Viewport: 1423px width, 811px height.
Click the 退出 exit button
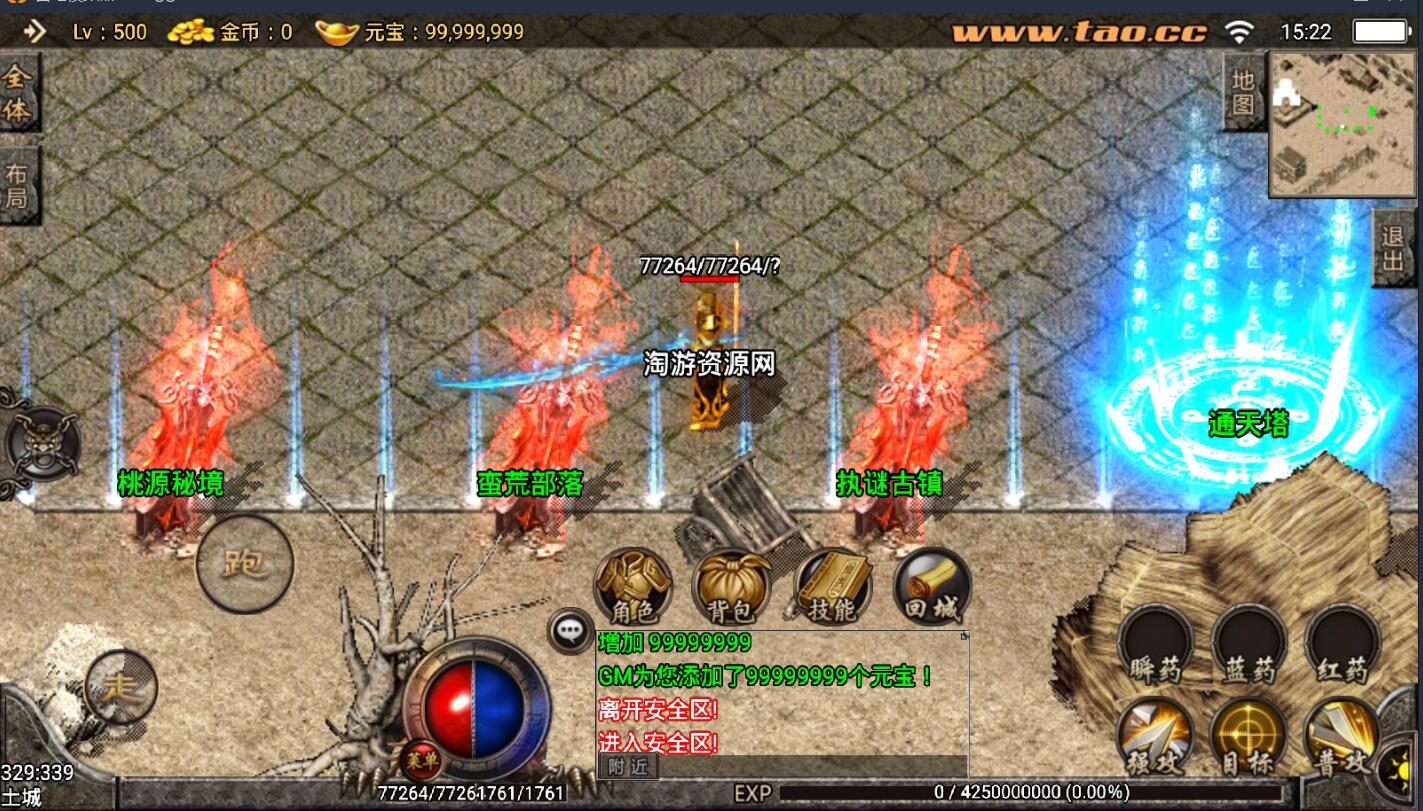[x=1393, y=249]
